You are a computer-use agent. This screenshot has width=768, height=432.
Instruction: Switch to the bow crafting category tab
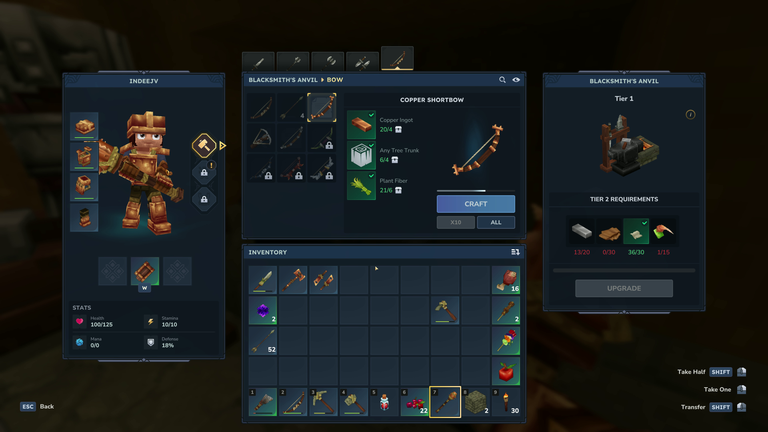pyautogui.click(x=397, y=60)
